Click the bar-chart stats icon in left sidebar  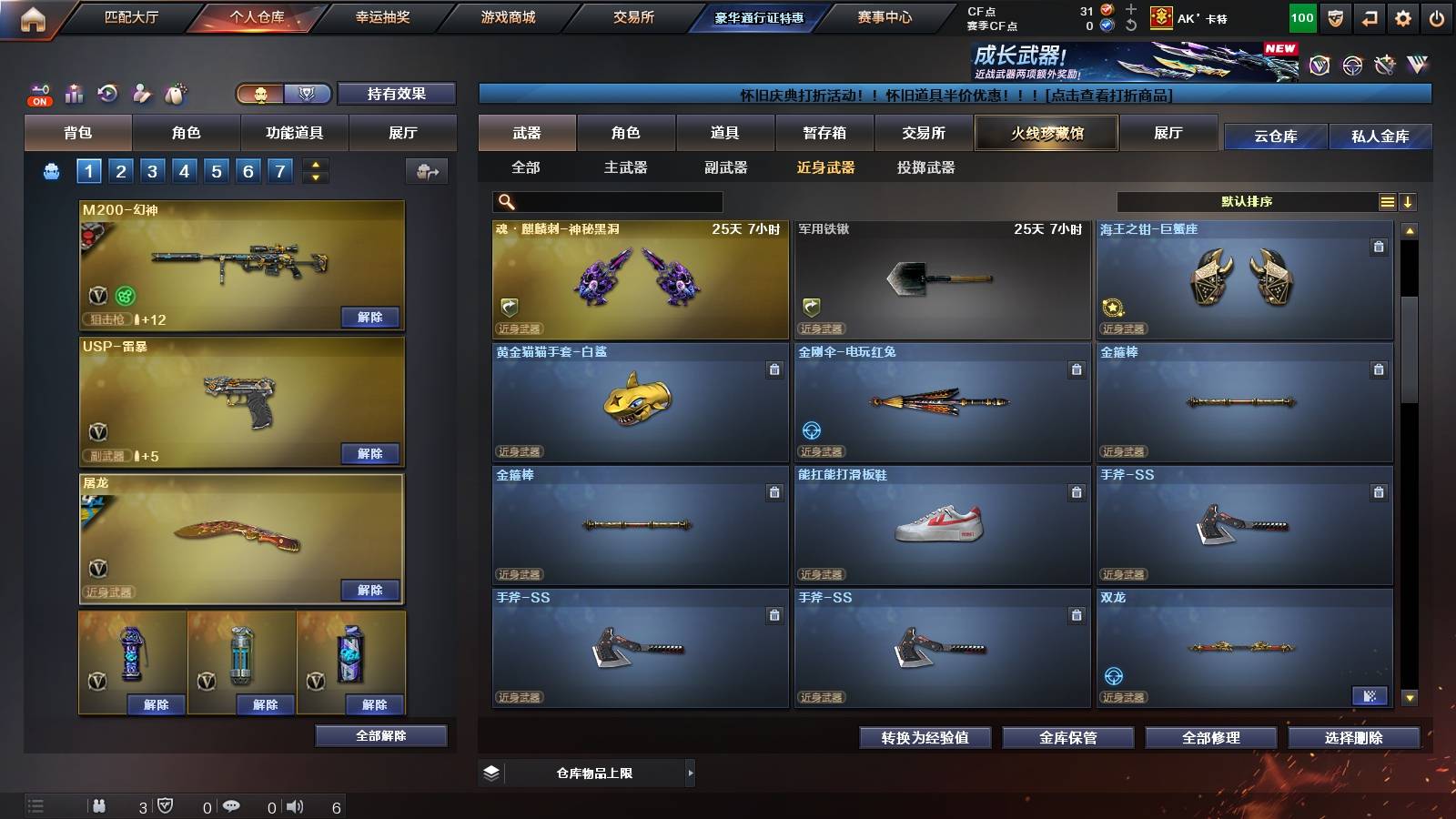[x=72, y=94]
